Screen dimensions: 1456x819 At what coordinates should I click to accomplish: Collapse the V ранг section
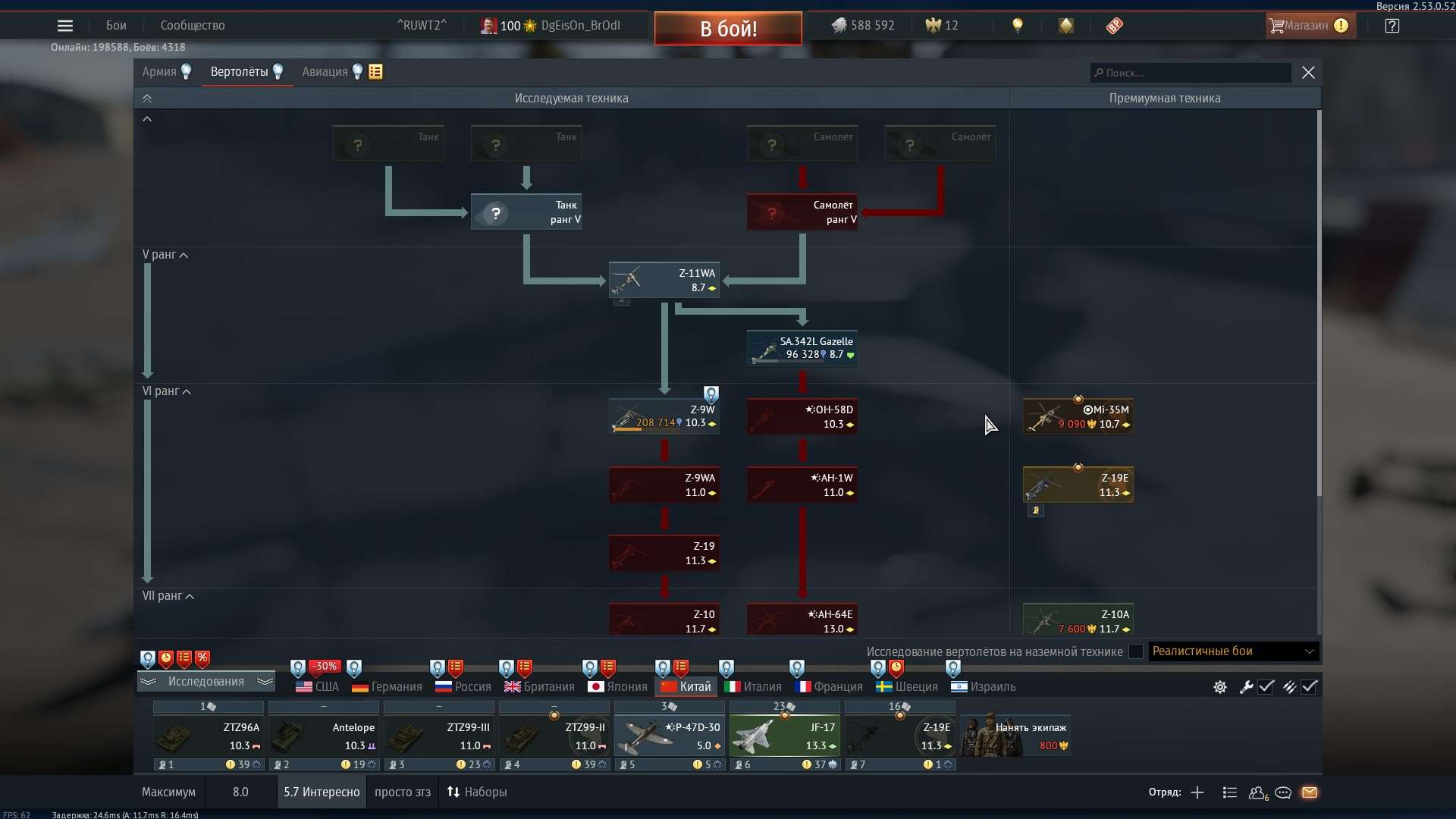[x=182, y=255]
